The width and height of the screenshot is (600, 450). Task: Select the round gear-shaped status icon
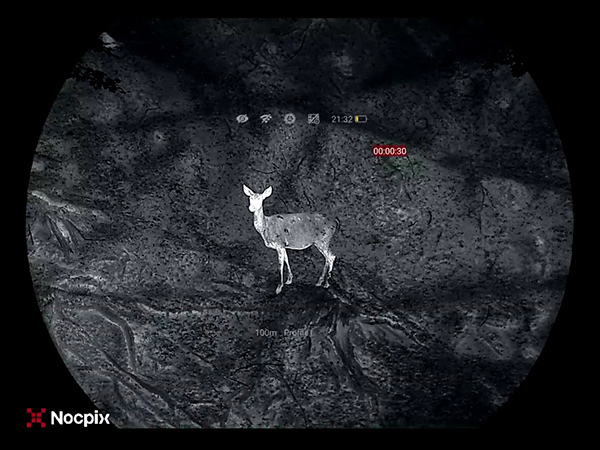289,119
